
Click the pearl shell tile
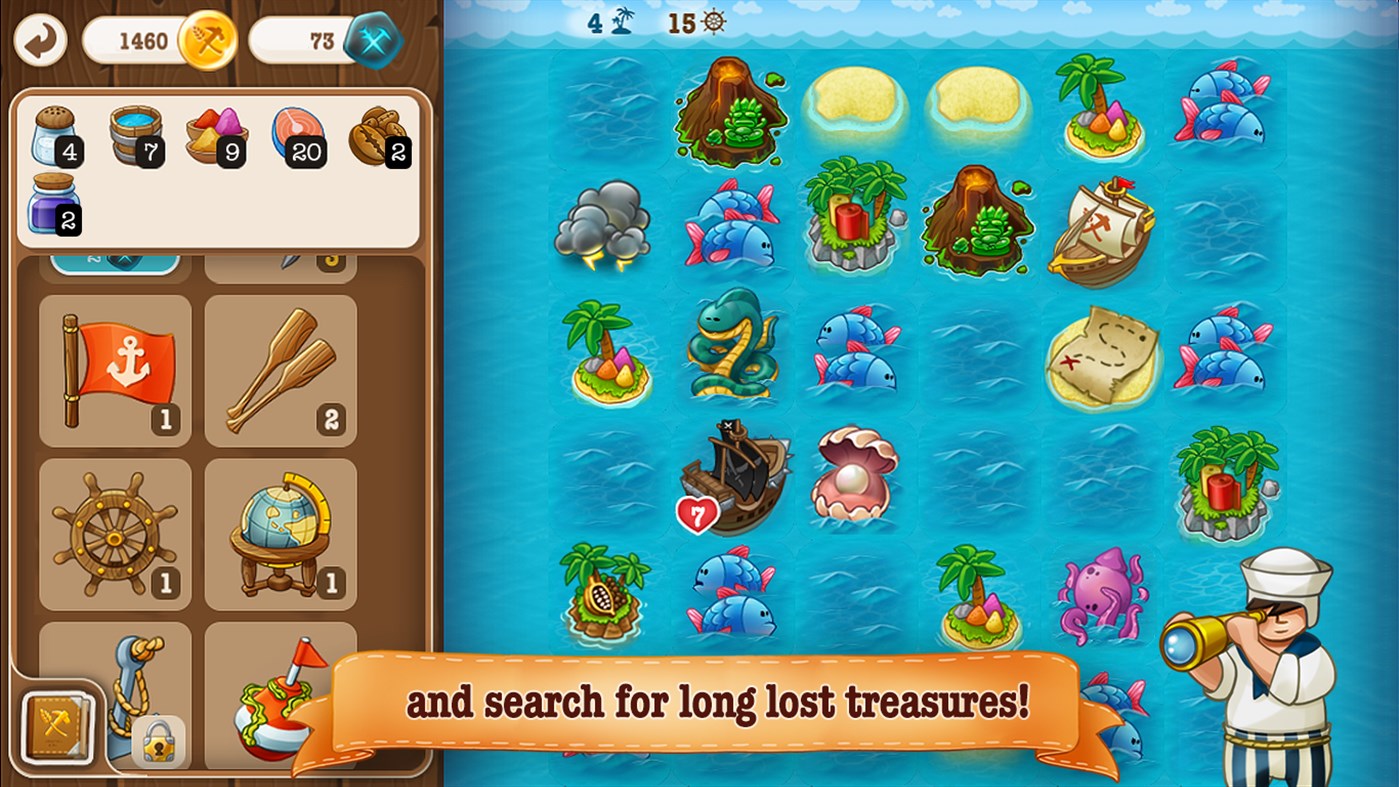(855, 475)
